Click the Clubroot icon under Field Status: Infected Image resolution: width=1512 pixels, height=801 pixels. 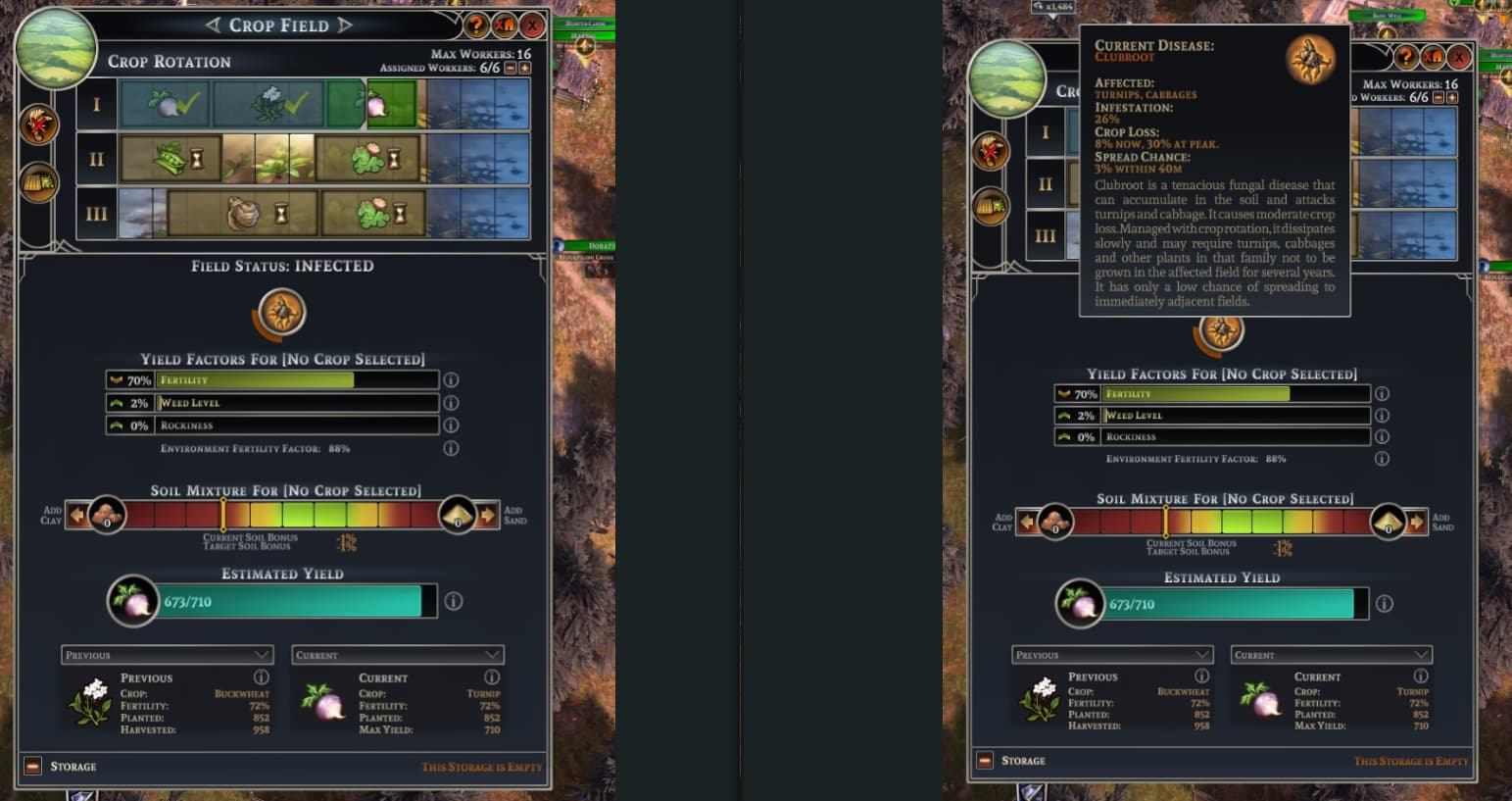click(x=282, y=313)
